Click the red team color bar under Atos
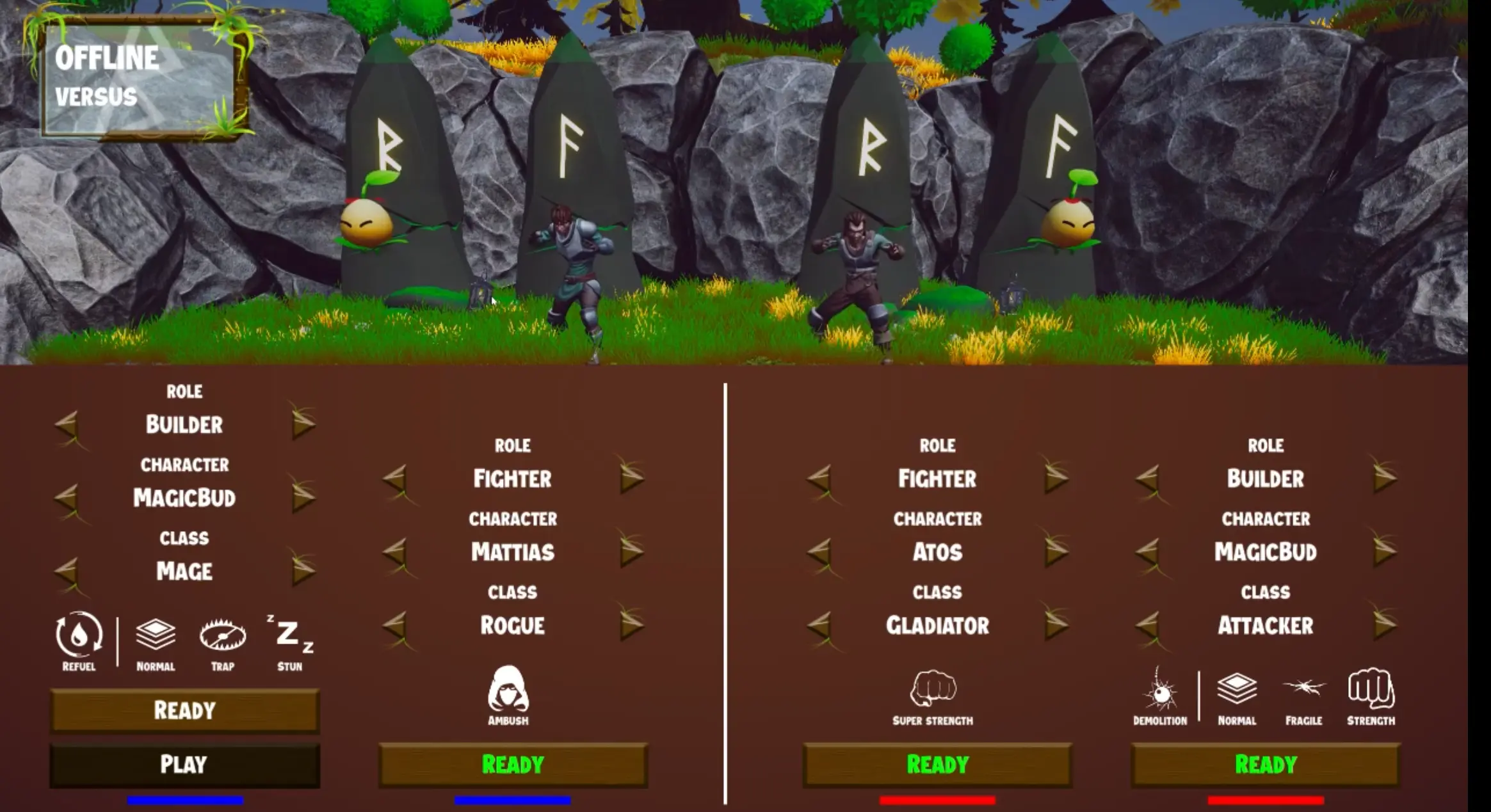Viewport: 1491px width, 812px height. point(937,800)
